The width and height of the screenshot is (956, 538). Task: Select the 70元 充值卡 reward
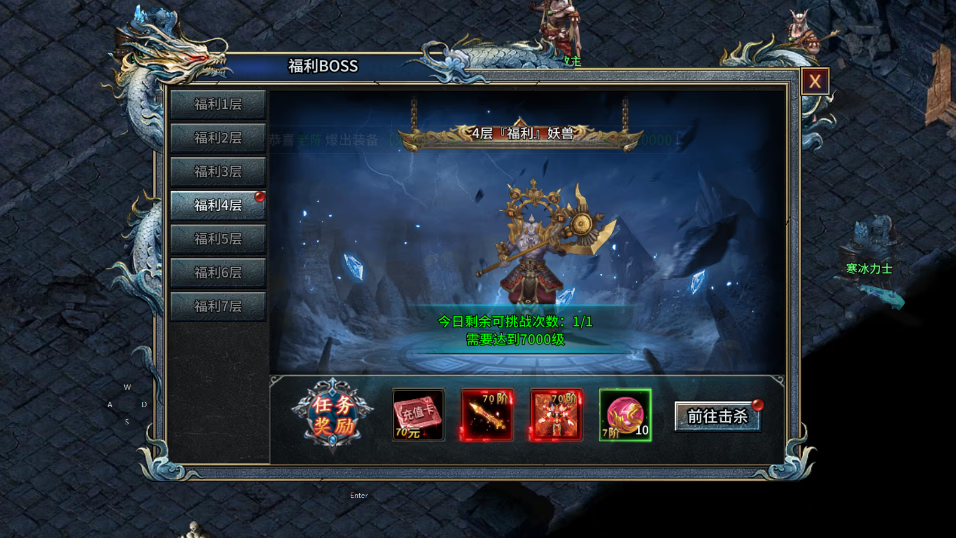[418, 415]
